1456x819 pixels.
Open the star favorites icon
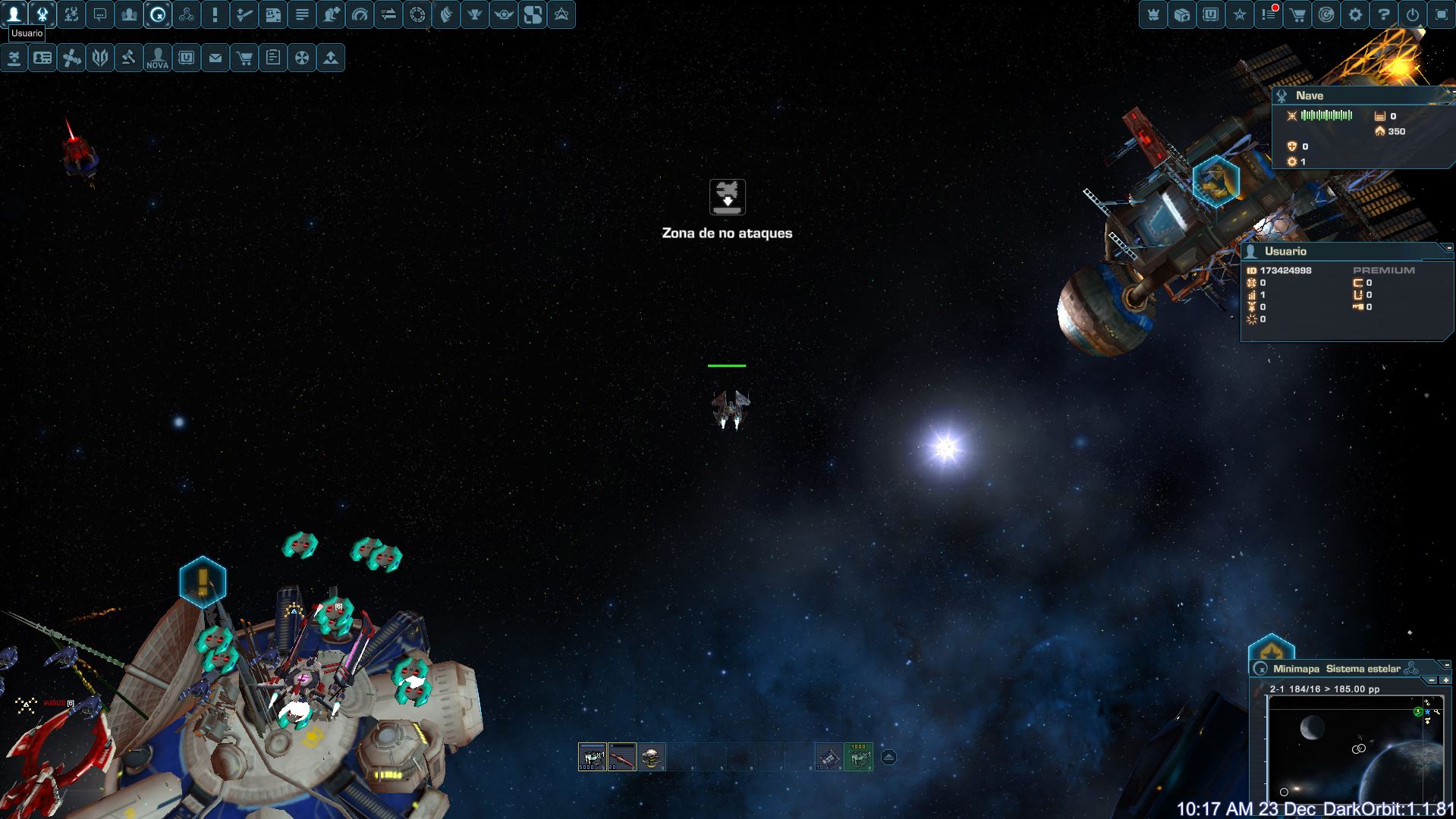click(x=1240, y=14)
